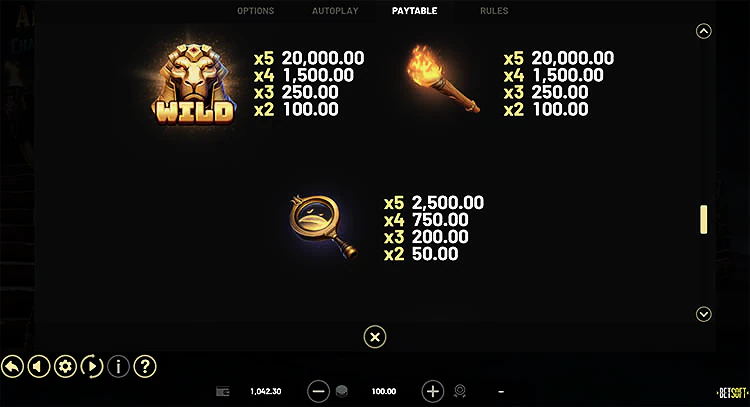Toggle the sound speaker icon

(x=39, y=366)
